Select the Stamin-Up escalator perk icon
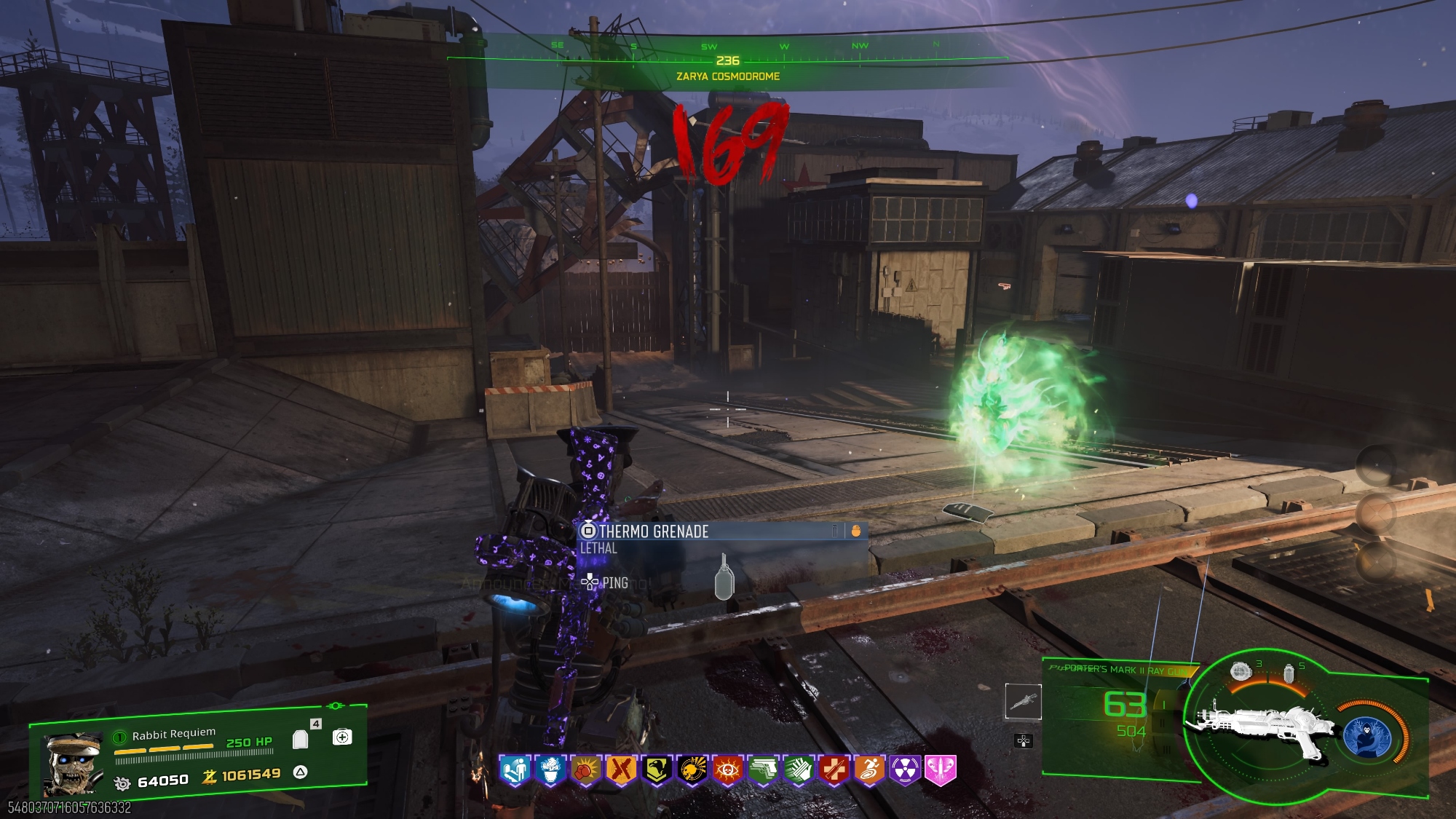The height and width of the screenshot is (819, 1456). pyautogui.click(x=515, y=769)
